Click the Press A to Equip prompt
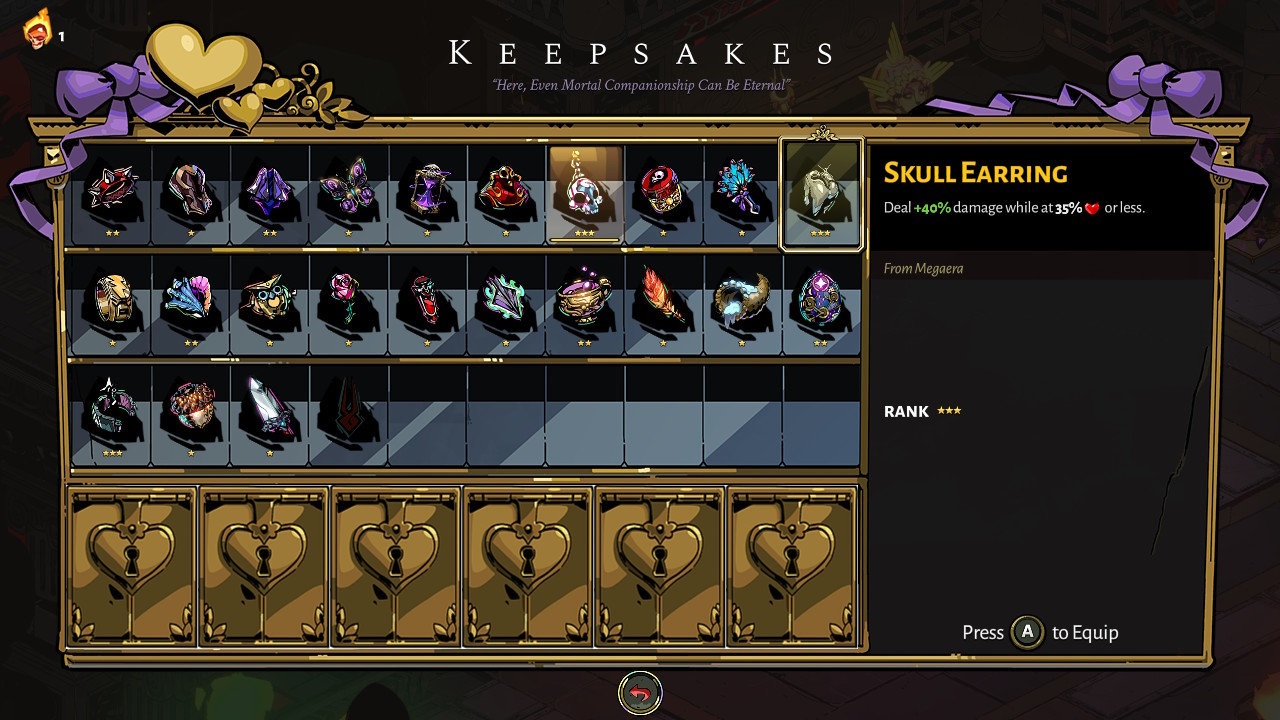 point(1039,632)
